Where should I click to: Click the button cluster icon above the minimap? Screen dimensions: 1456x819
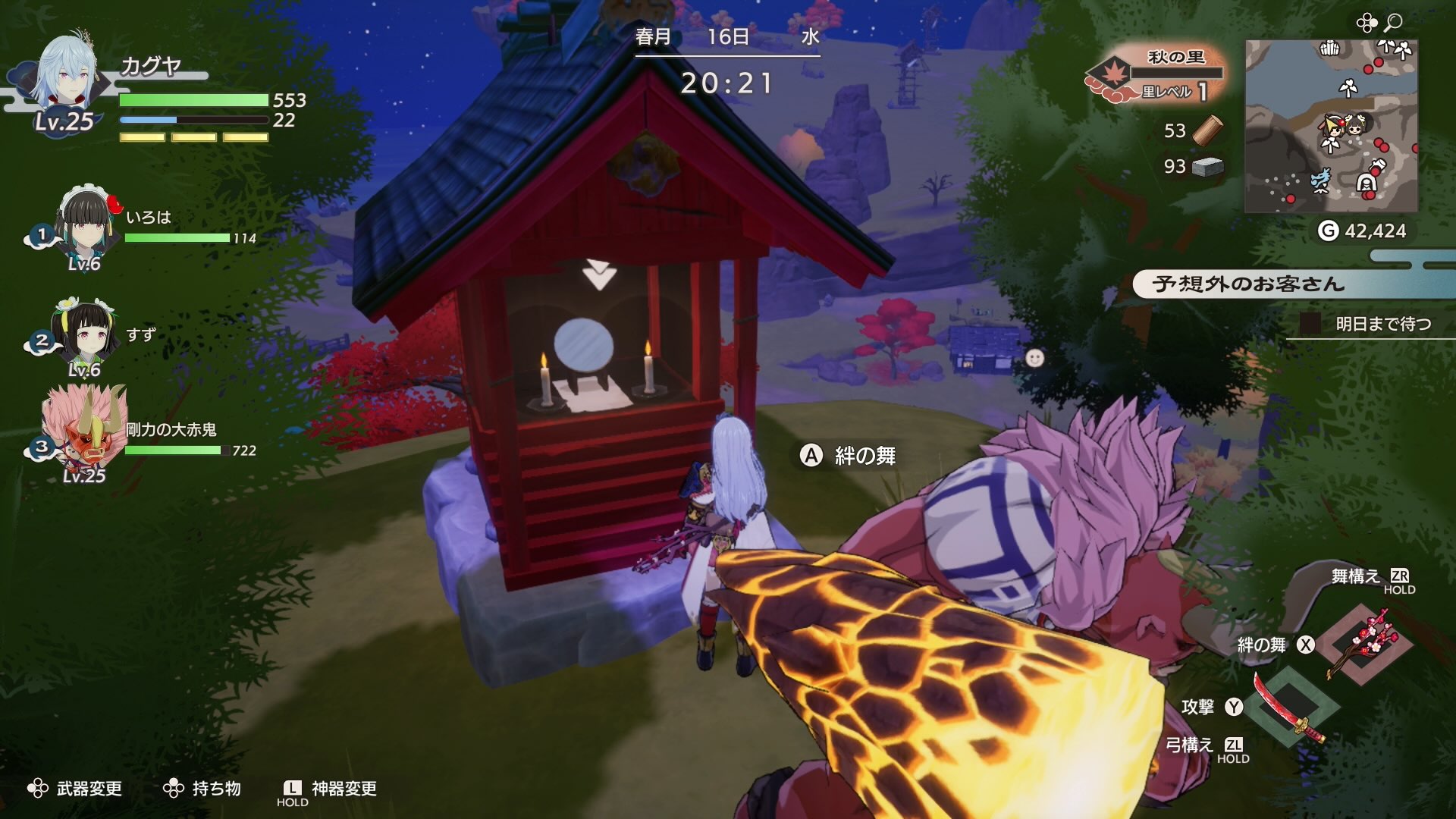point(1367,23)
